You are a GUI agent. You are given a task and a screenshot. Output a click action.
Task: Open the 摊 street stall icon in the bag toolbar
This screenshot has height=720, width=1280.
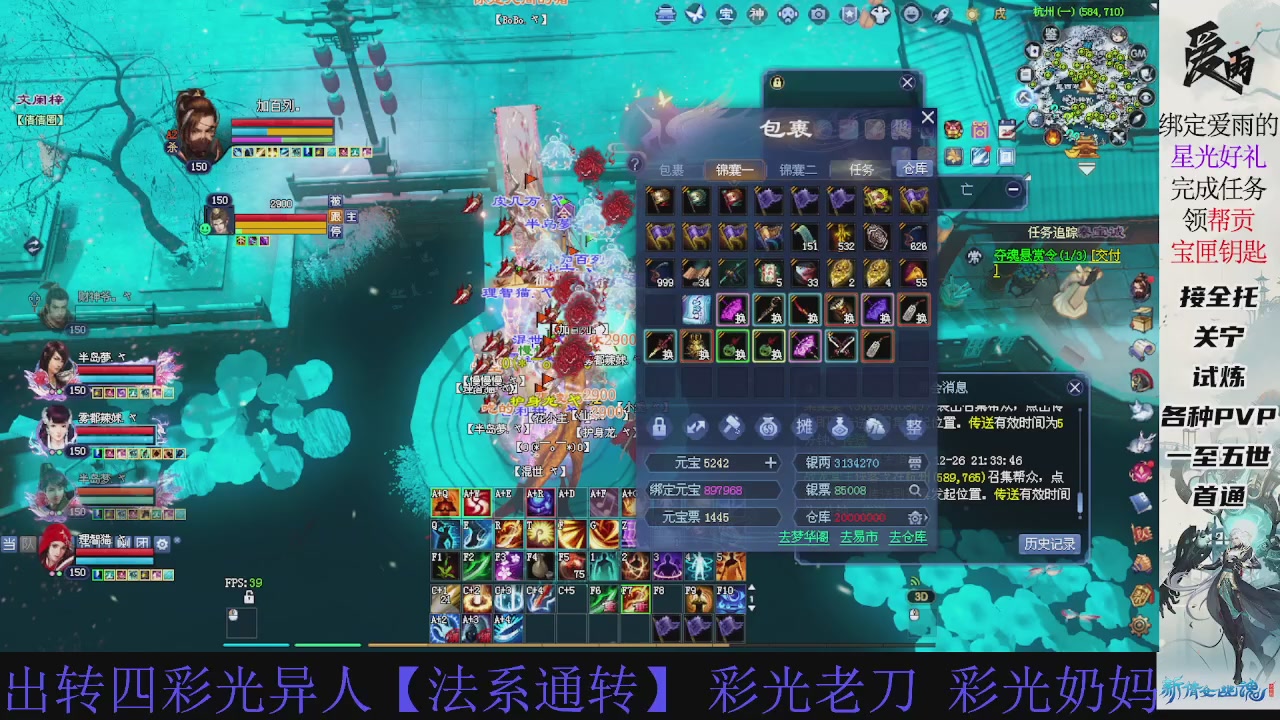click(805, 427)
